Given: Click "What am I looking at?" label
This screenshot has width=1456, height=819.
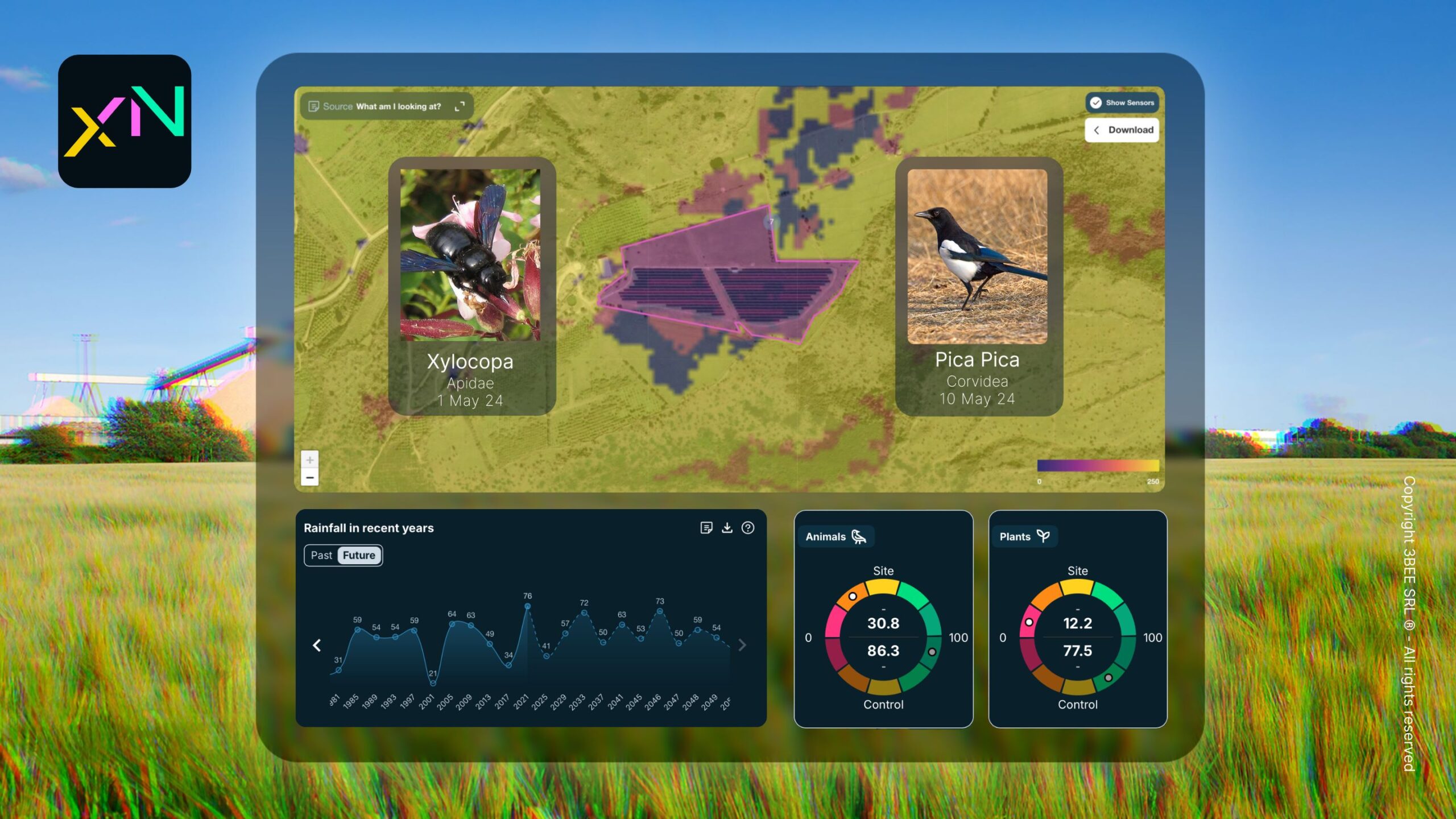Looking at the screenshot, I should tap(398, 106).
